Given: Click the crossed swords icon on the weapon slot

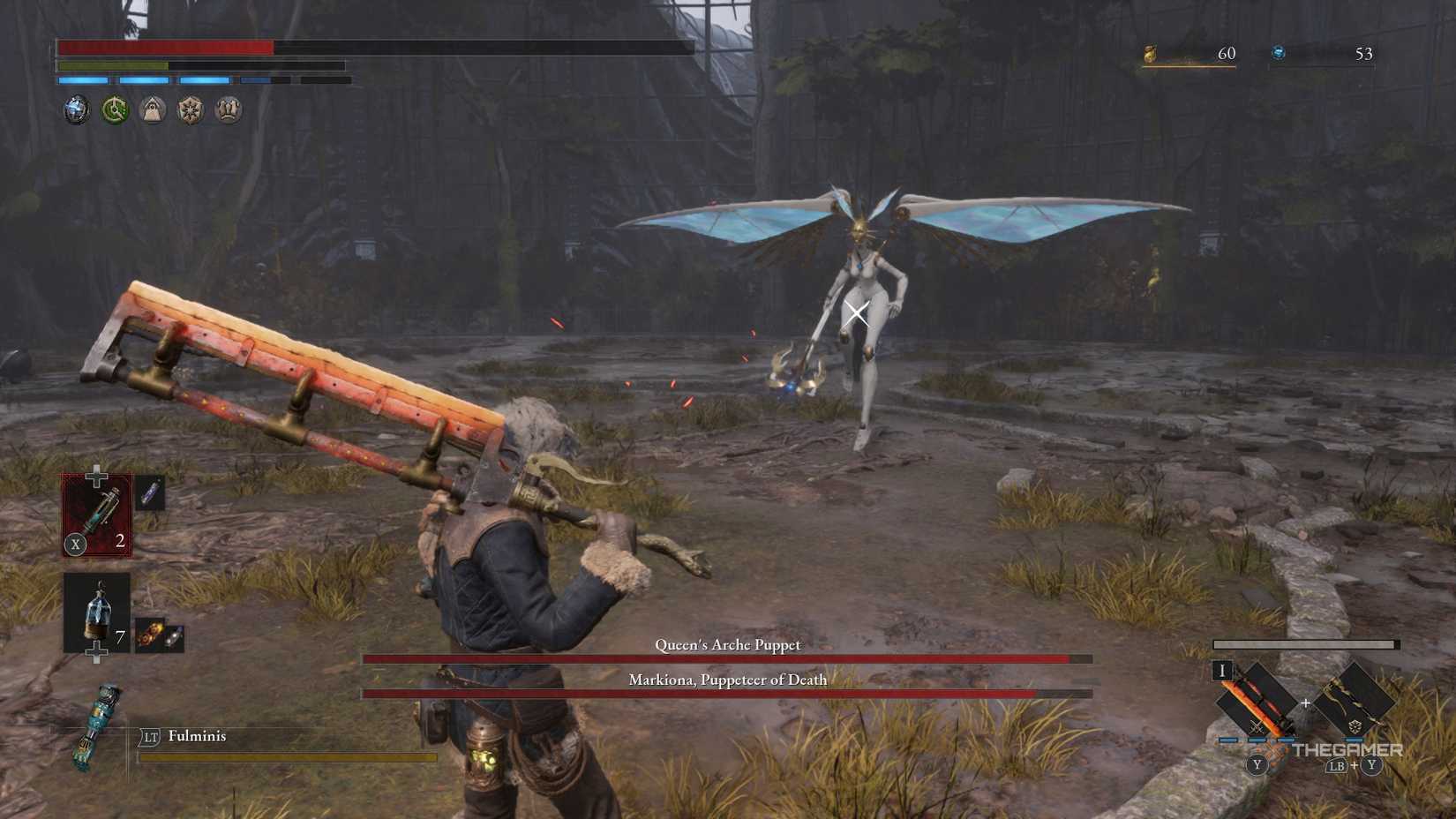Looking at the screenshot, I should click(1257, 728).
